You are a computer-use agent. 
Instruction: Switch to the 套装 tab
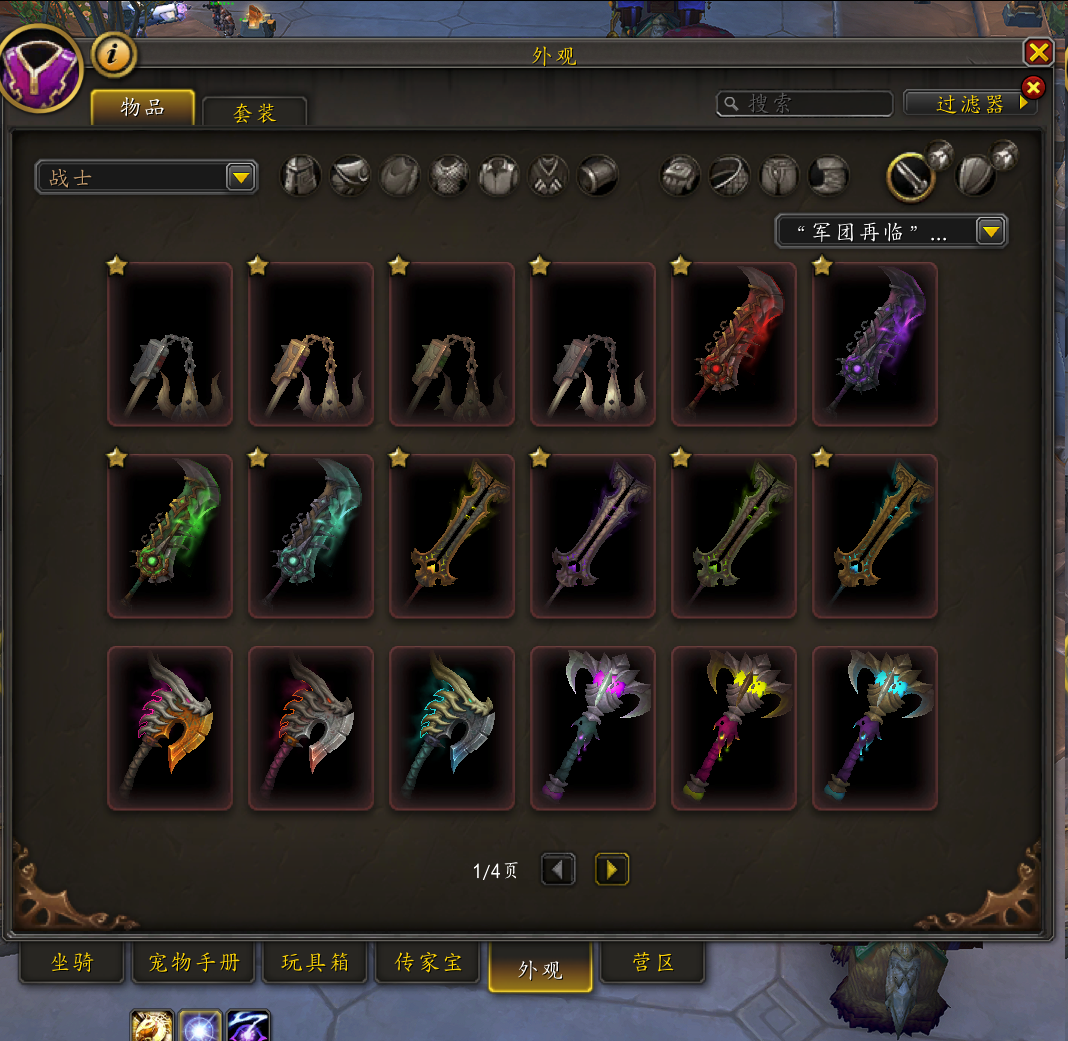point(254,112)
